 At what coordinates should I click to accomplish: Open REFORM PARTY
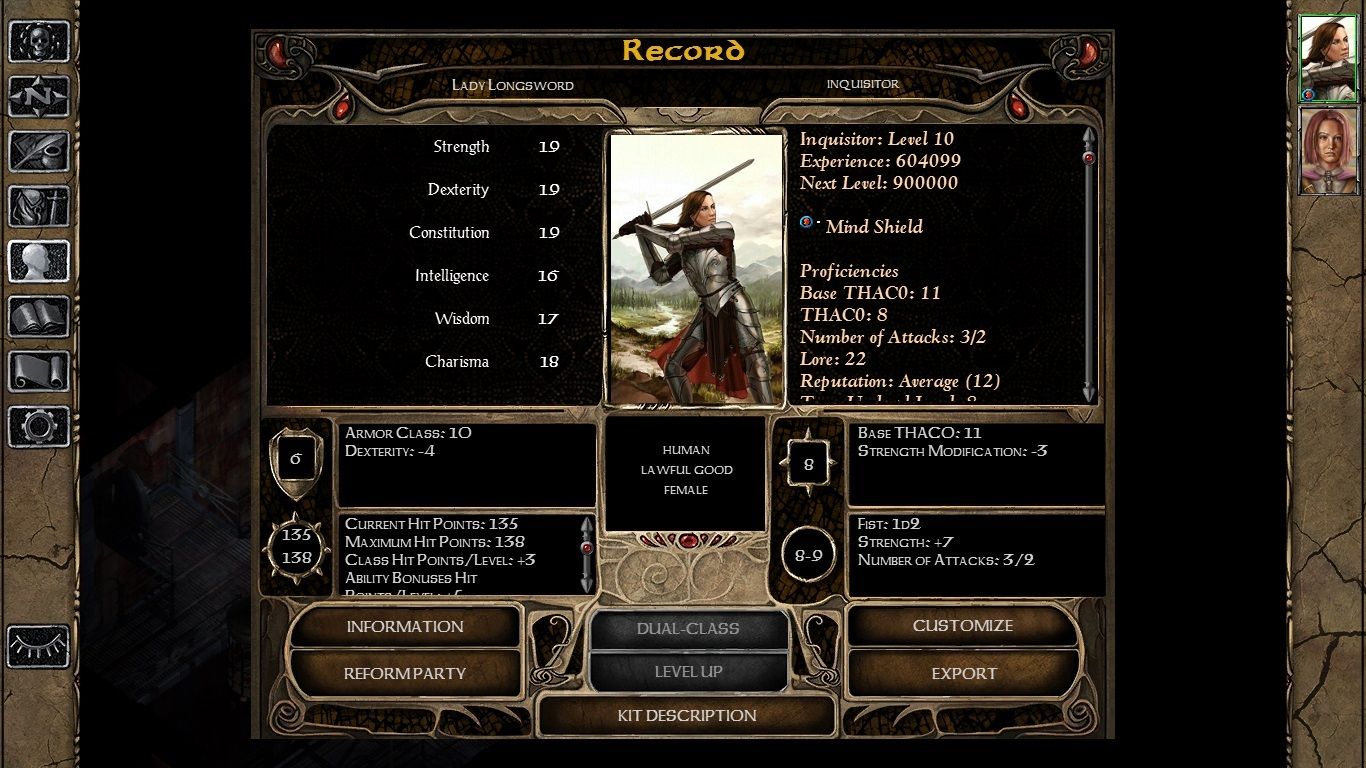pyautogui.click(x=404, y=673)
